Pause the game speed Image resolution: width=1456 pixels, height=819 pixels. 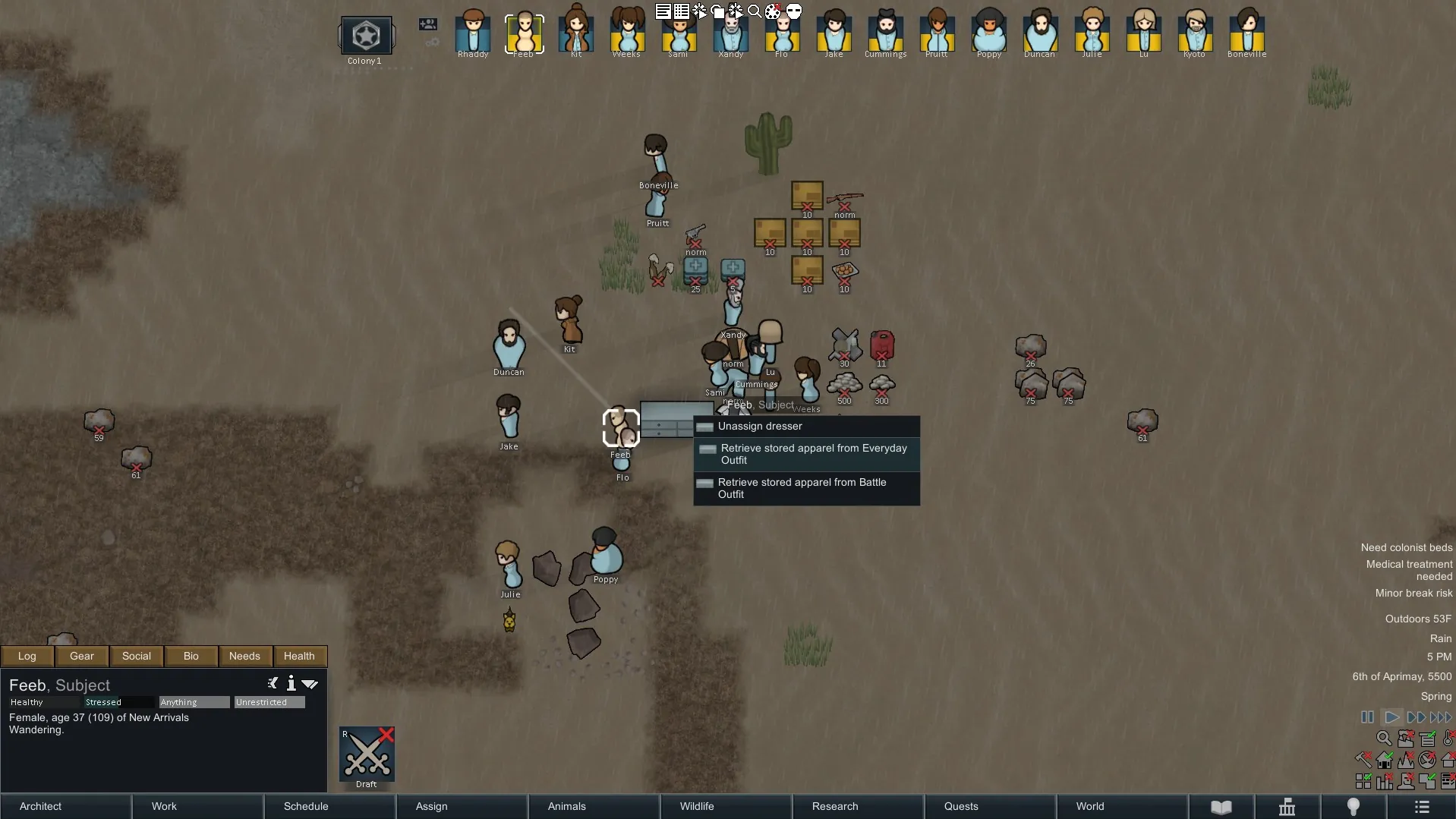coord(1367,717)
